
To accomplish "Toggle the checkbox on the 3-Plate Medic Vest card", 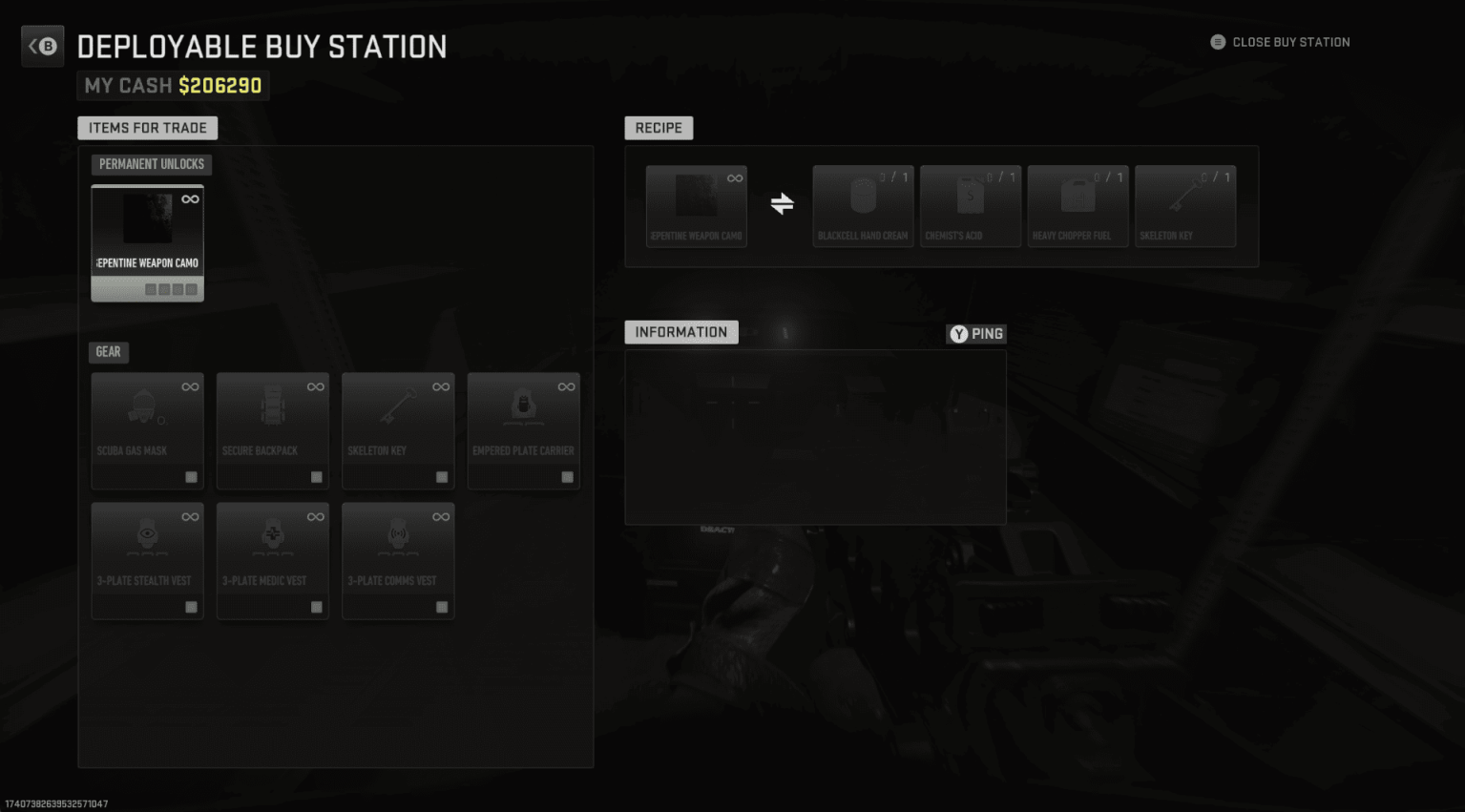I will (x=316, y=606).
